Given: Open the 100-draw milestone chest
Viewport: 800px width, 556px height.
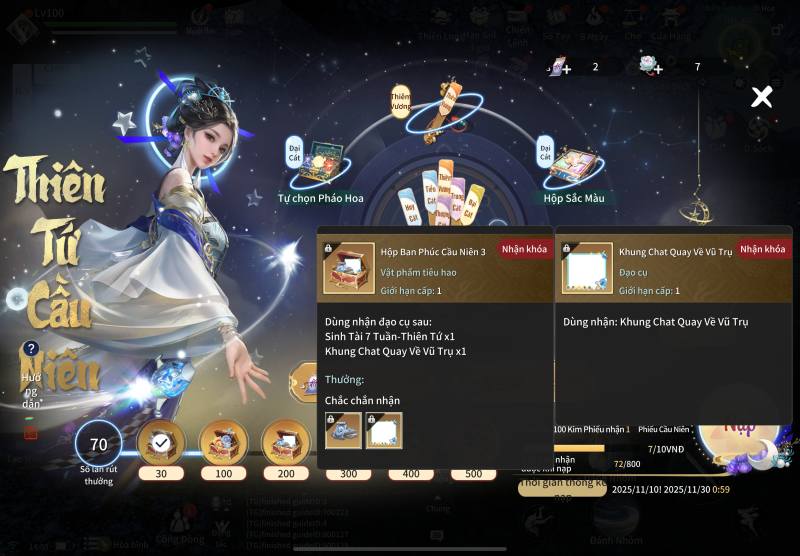Looking at the screenshot, I should click(223, 442).
